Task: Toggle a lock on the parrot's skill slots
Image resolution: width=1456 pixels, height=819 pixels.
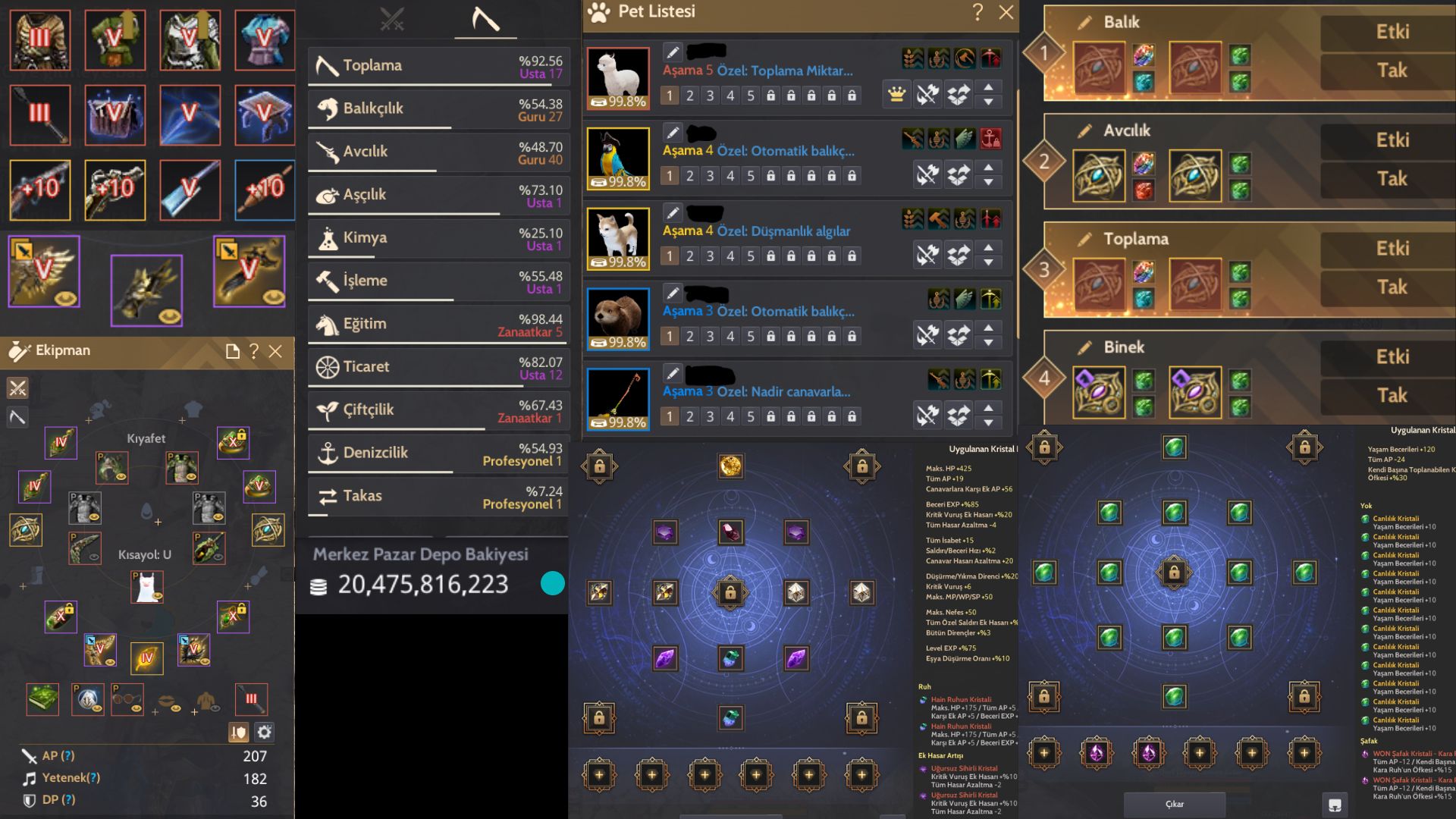Action: [771, 175]
